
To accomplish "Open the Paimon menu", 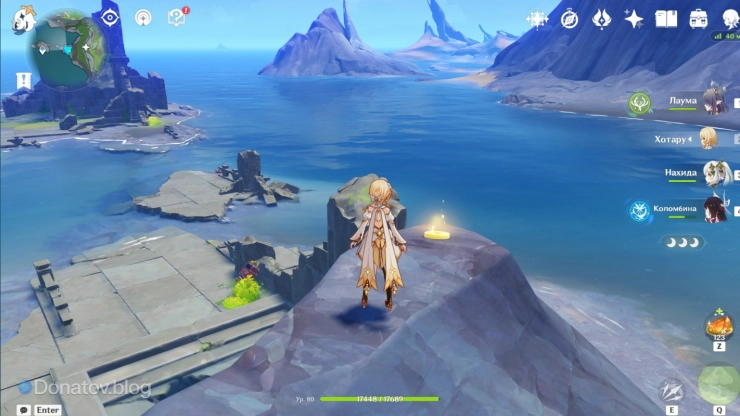I will [21, 19].
